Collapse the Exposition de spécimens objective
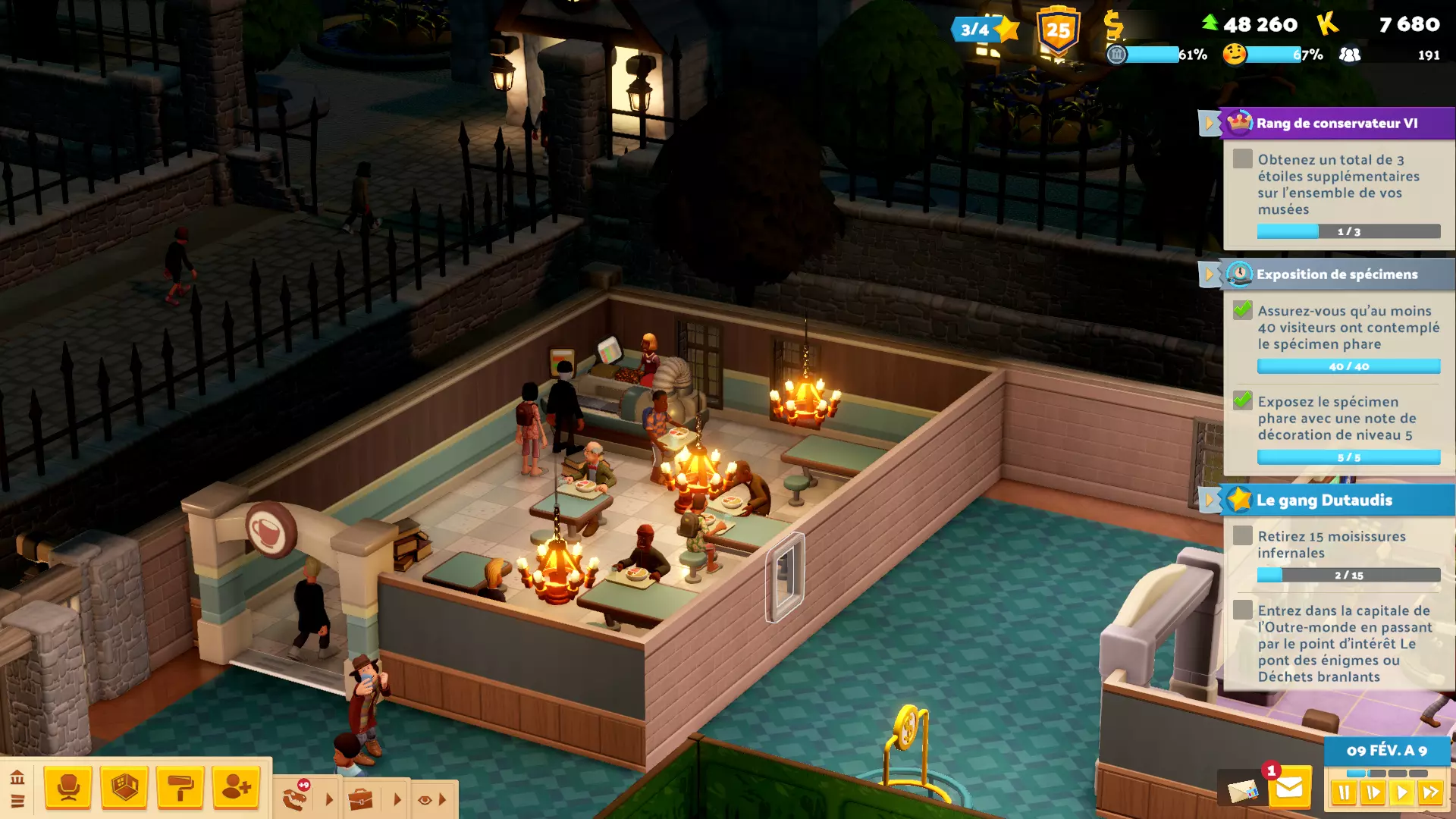 click(x=1209, y=275)
